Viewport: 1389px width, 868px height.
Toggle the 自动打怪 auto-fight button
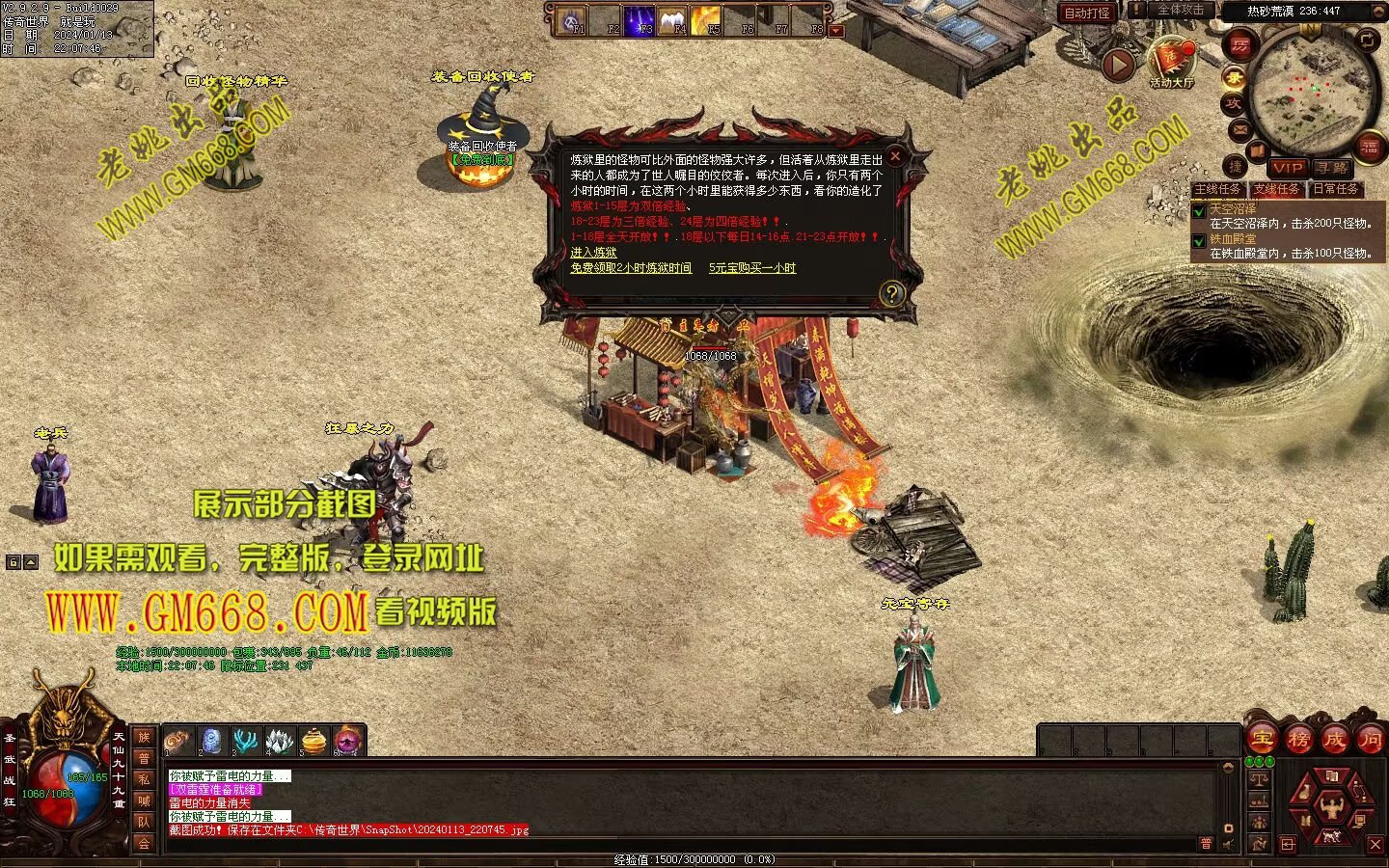(x=1087, y=13)
